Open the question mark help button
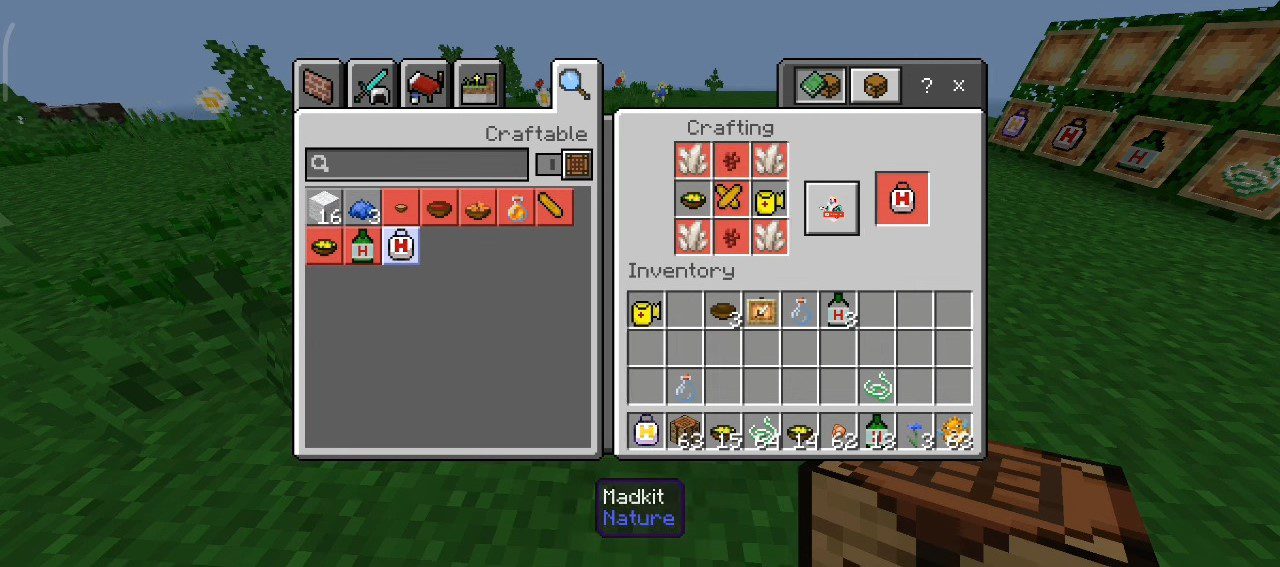 coord(926,86)
